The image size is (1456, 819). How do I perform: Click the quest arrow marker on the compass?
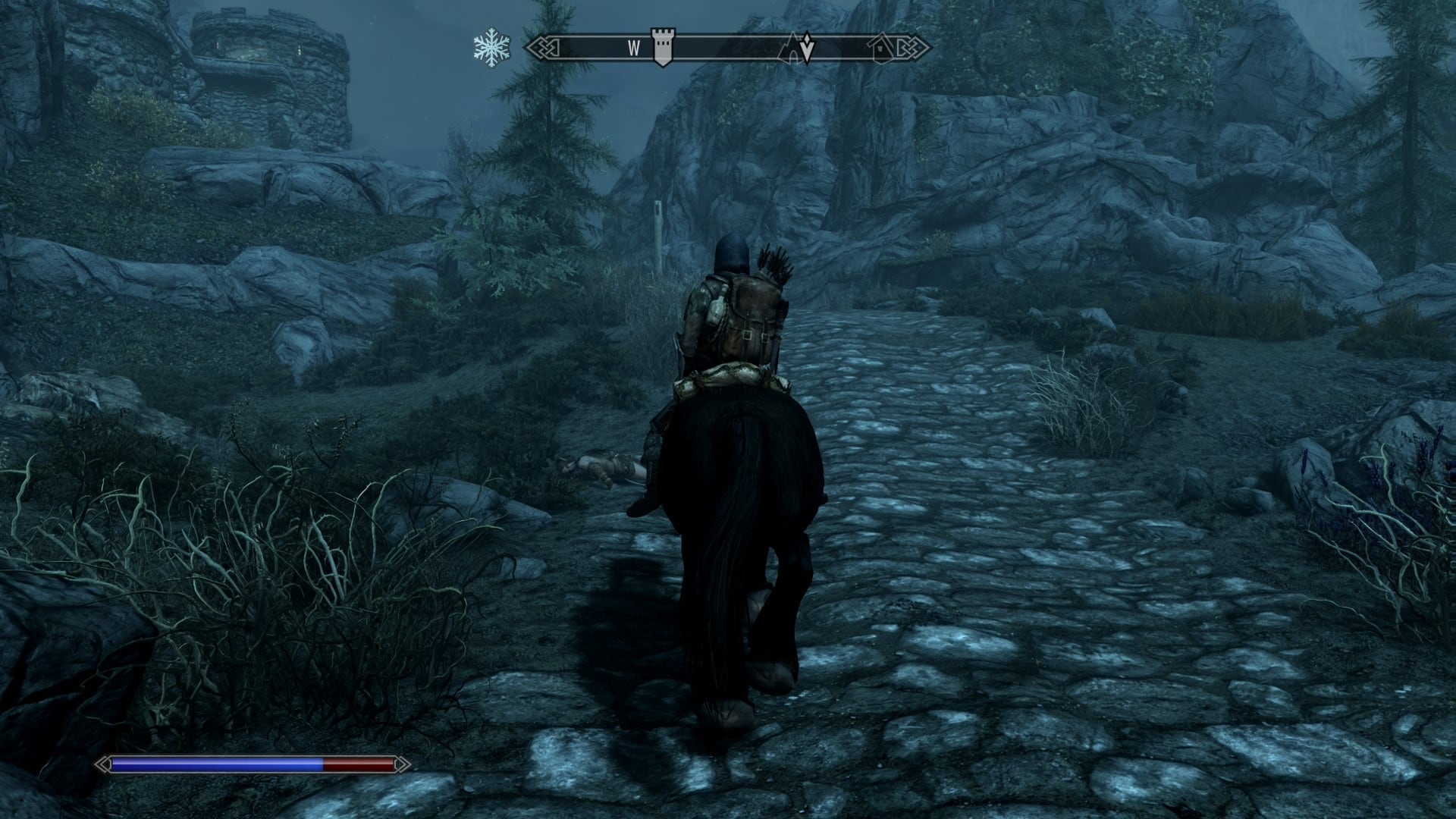pyautogui.click(x=808, y=48)
